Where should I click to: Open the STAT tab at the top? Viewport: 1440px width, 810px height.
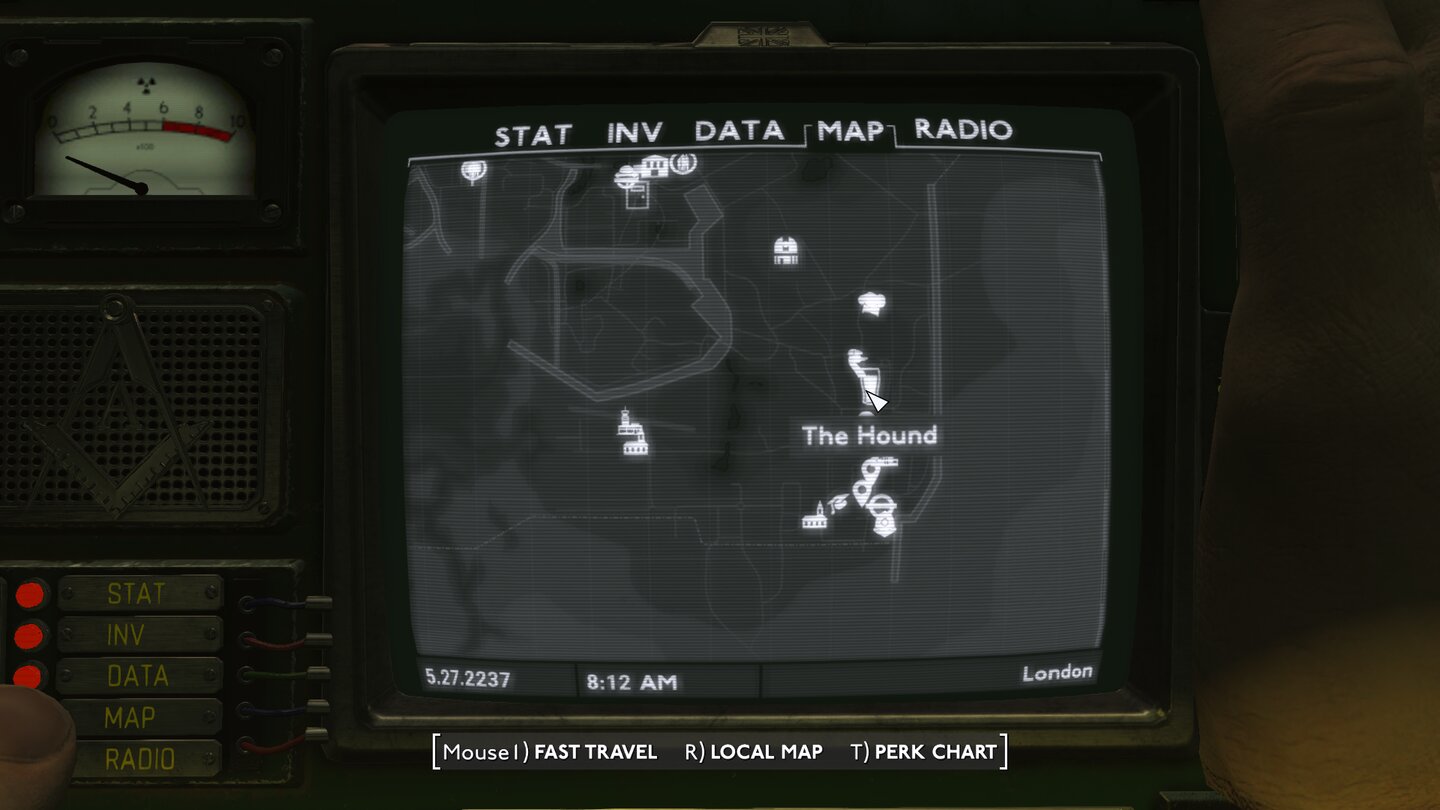[531, 131]
